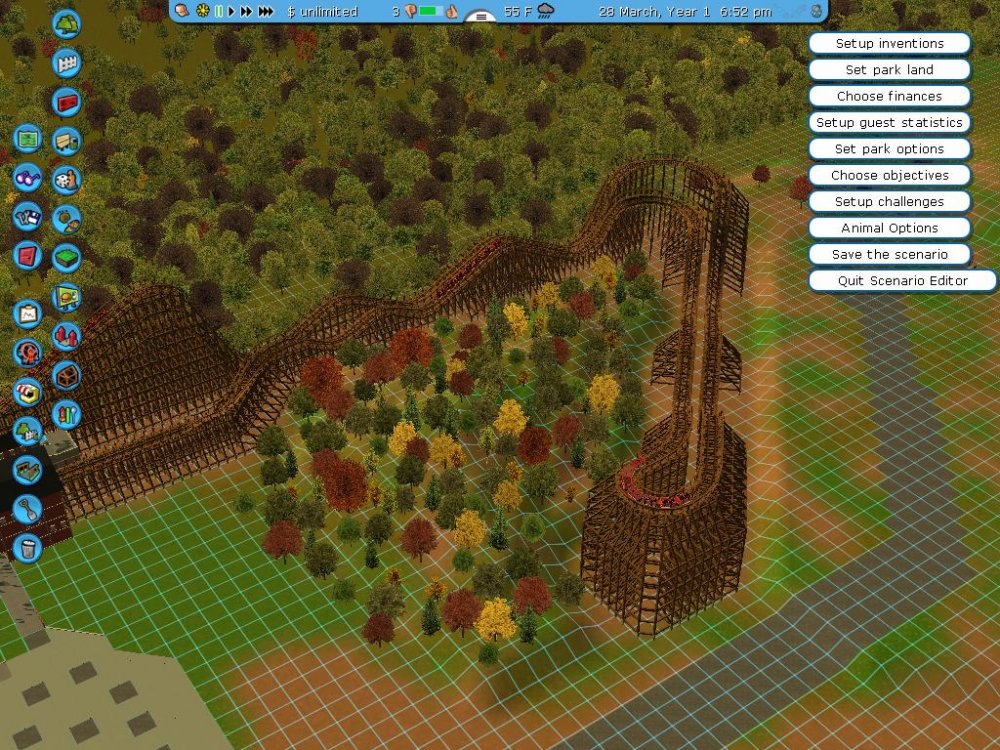Choose the Set park land option

click(x=889, y=70)
